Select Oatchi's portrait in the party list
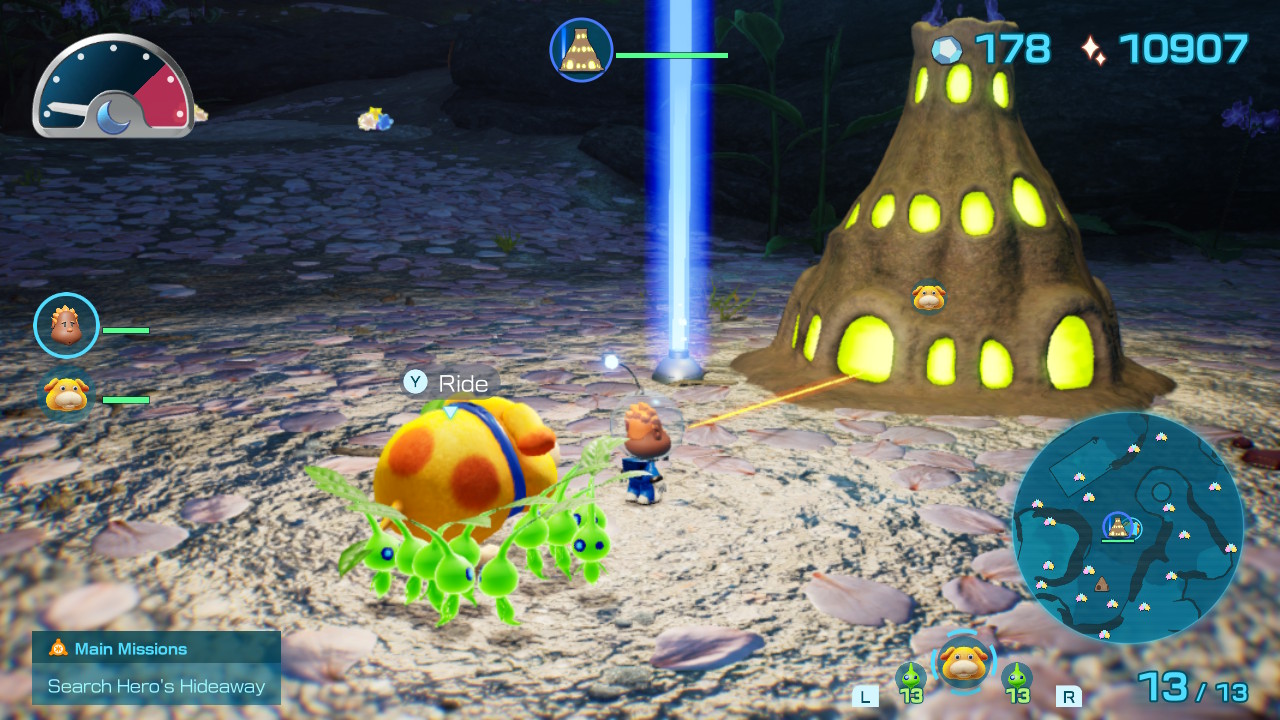This screenshot has width=1280, height=720. (x=66, y=395)
